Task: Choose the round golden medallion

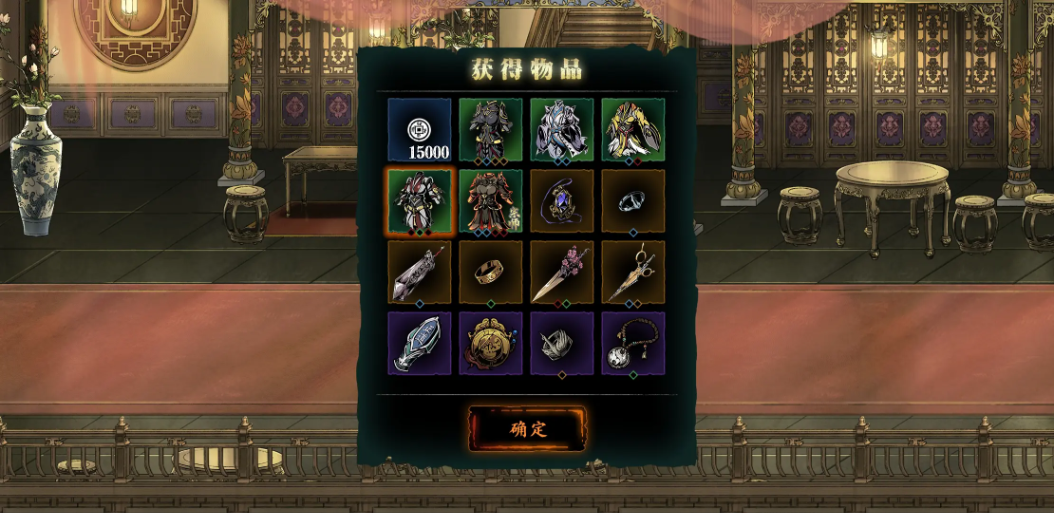Action: (490, 343)
